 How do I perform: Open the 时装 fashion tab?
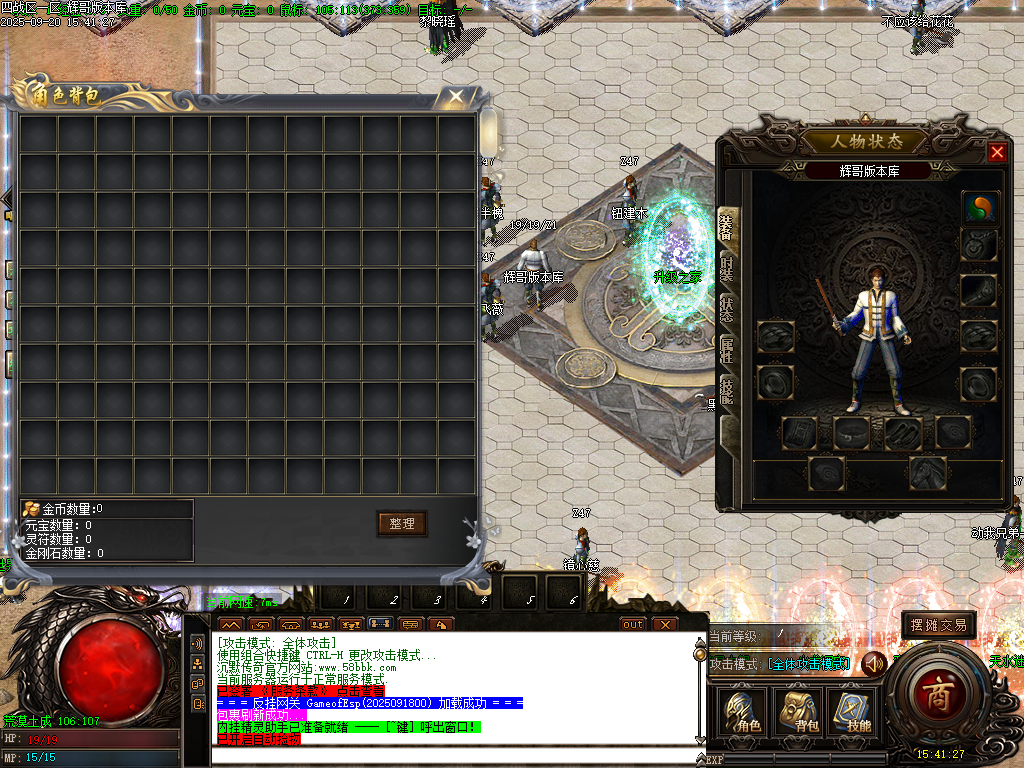coord(727,270)
